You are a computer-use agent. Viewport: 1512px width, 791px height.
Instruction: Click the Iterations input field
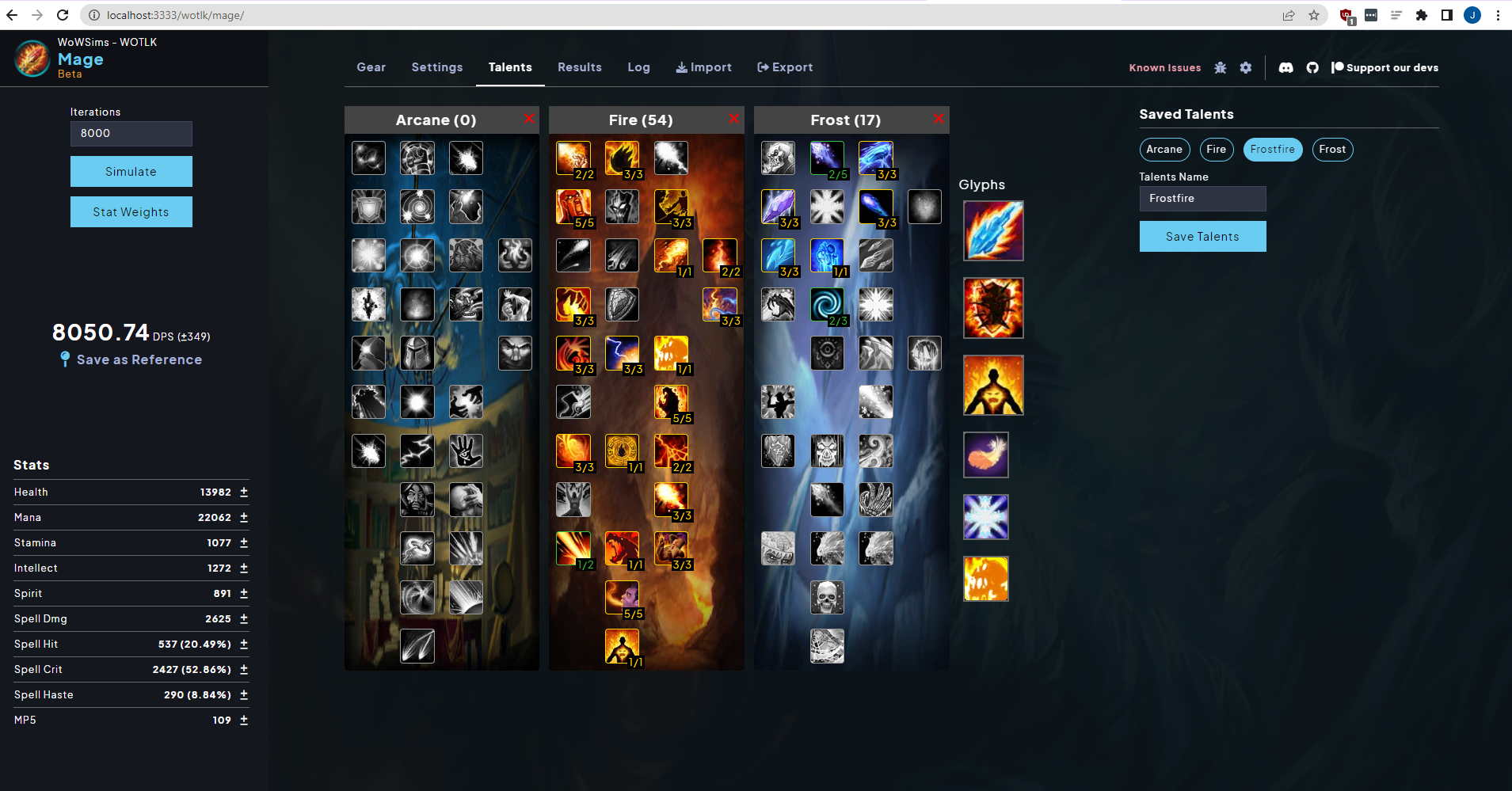click(x=131, y=133)
